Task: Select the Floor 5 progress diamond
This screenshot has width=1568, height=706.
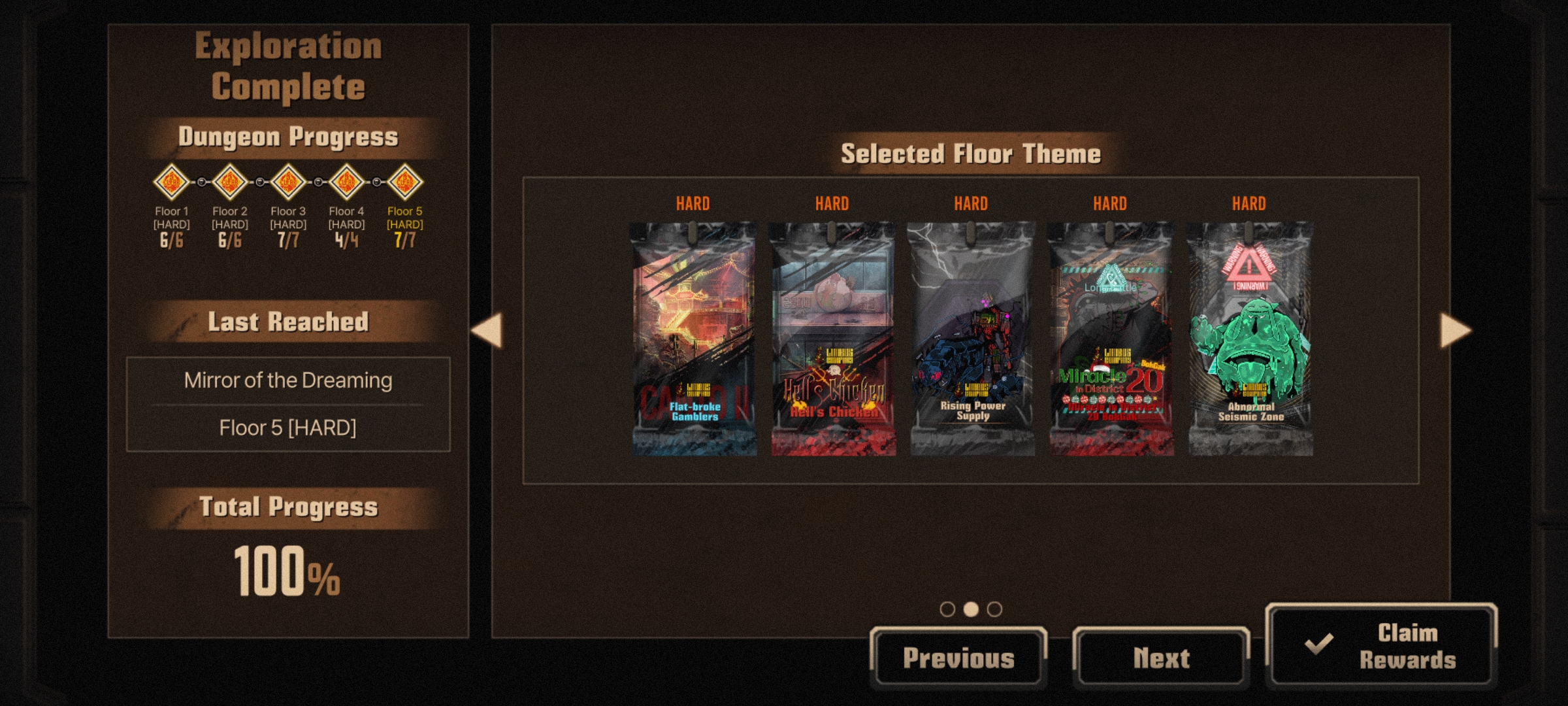Action: point(405,182)
